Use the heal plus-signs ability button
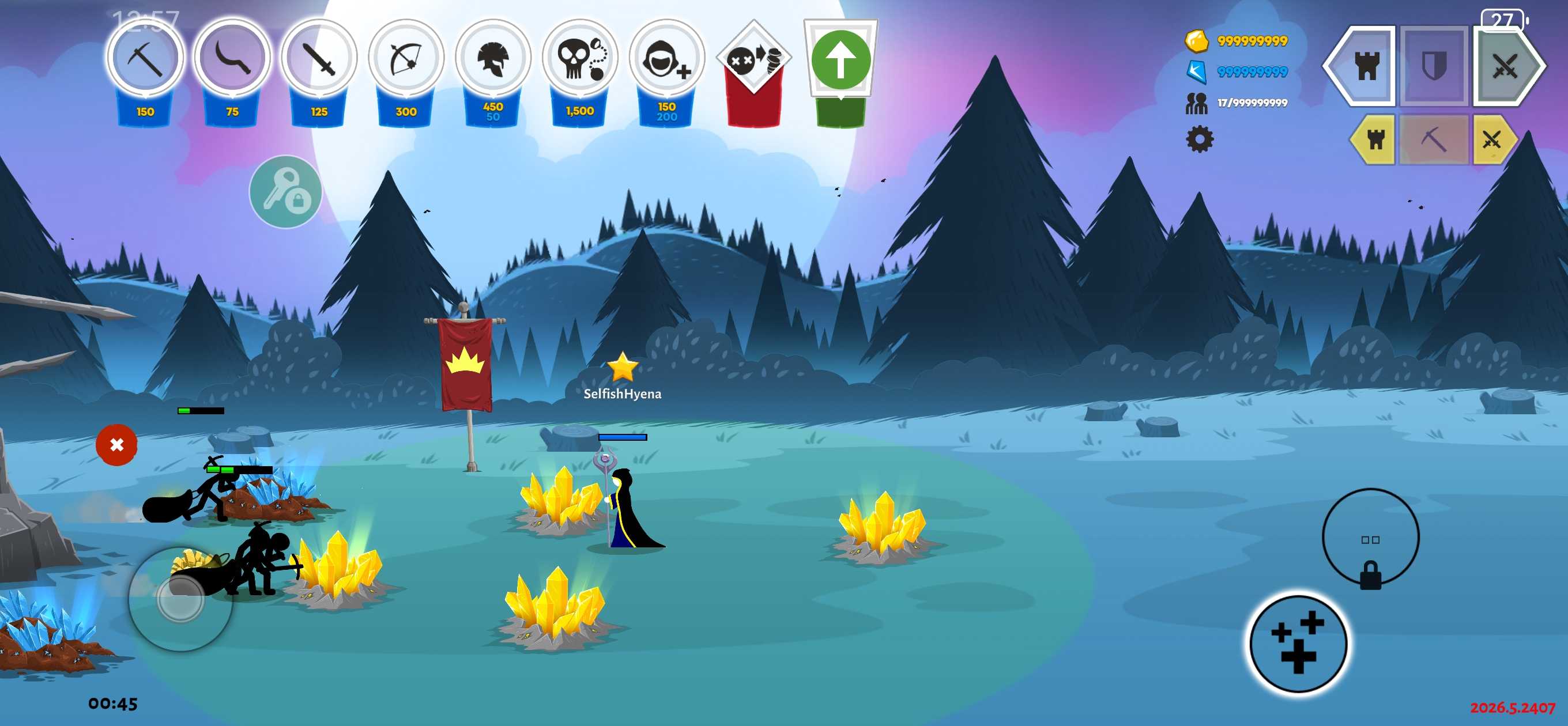Image resolution: width=1568 pixels, height=726 pixels. [1298, 643]
